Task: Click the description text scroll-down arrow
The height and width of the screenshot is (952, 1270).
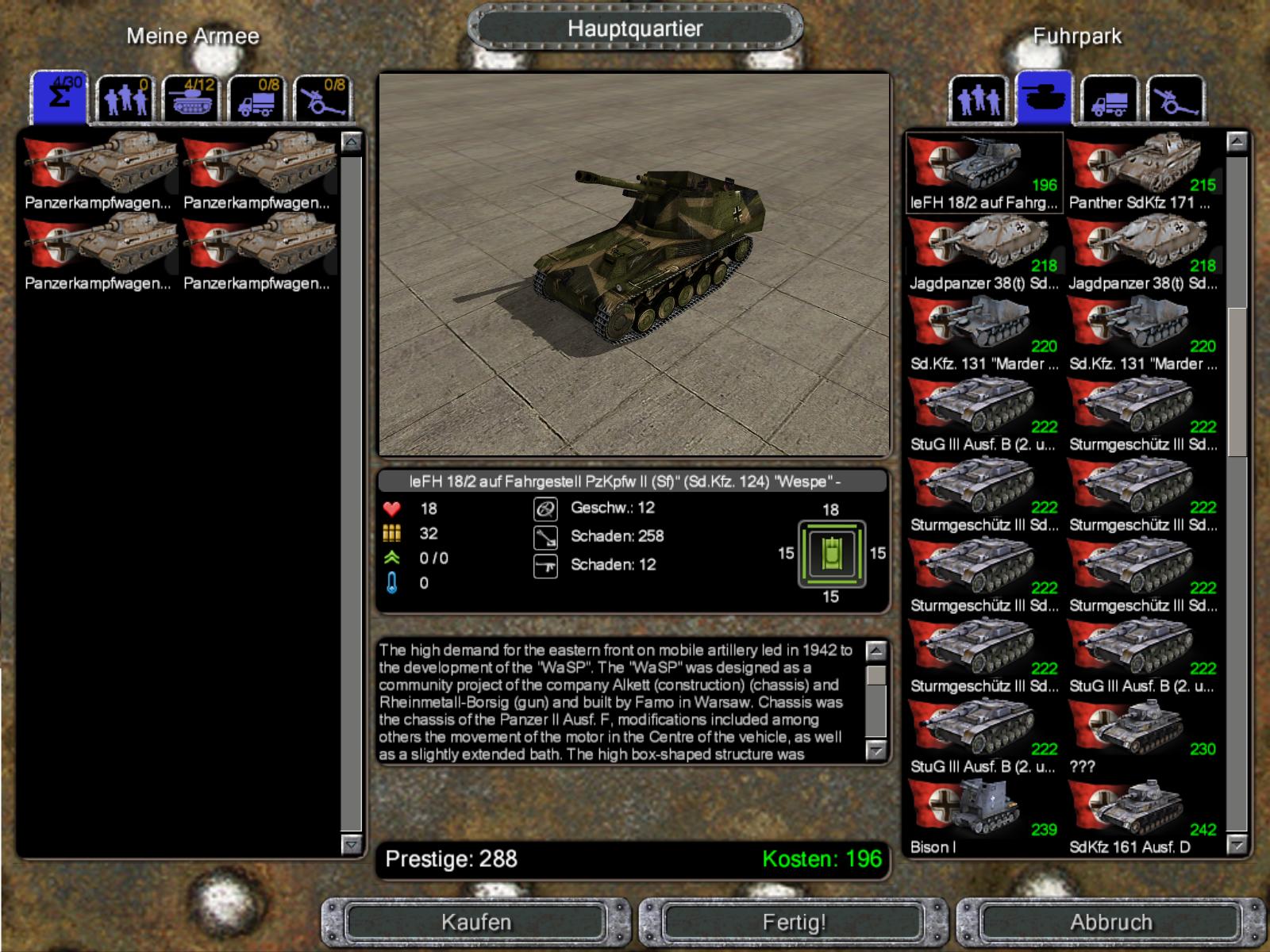Action: click(x=876, y=750)
